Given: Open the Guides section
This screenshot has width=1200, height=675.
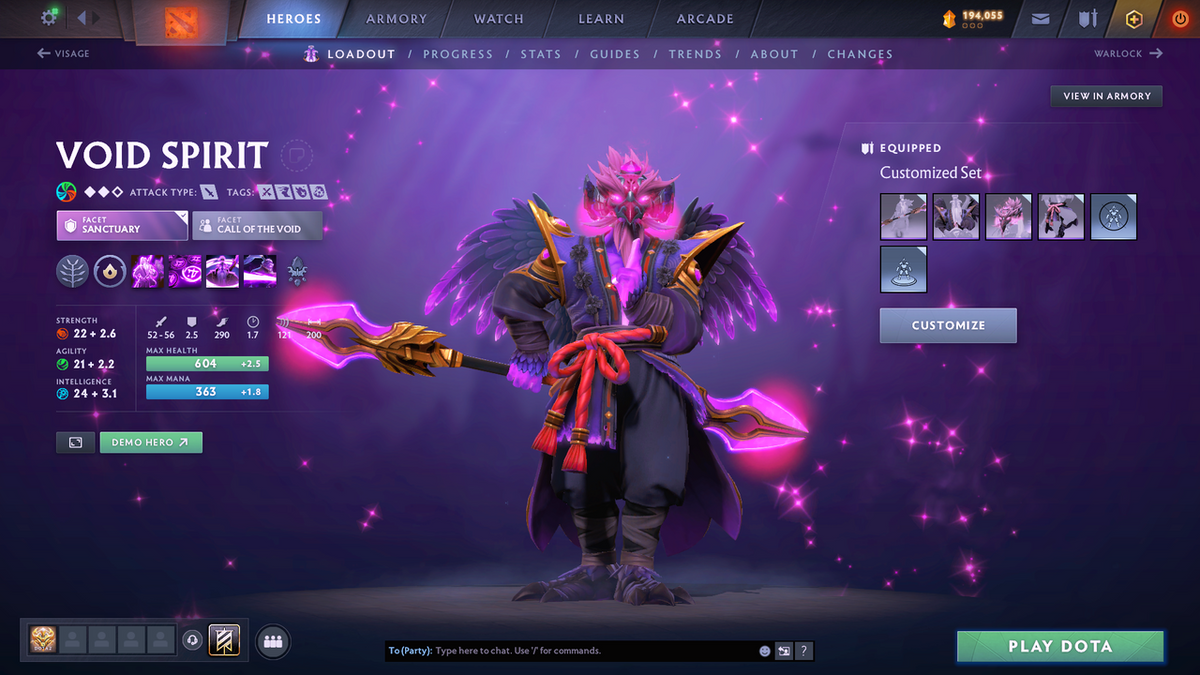Looking at the screenshot, I should (x=614, y=54).
